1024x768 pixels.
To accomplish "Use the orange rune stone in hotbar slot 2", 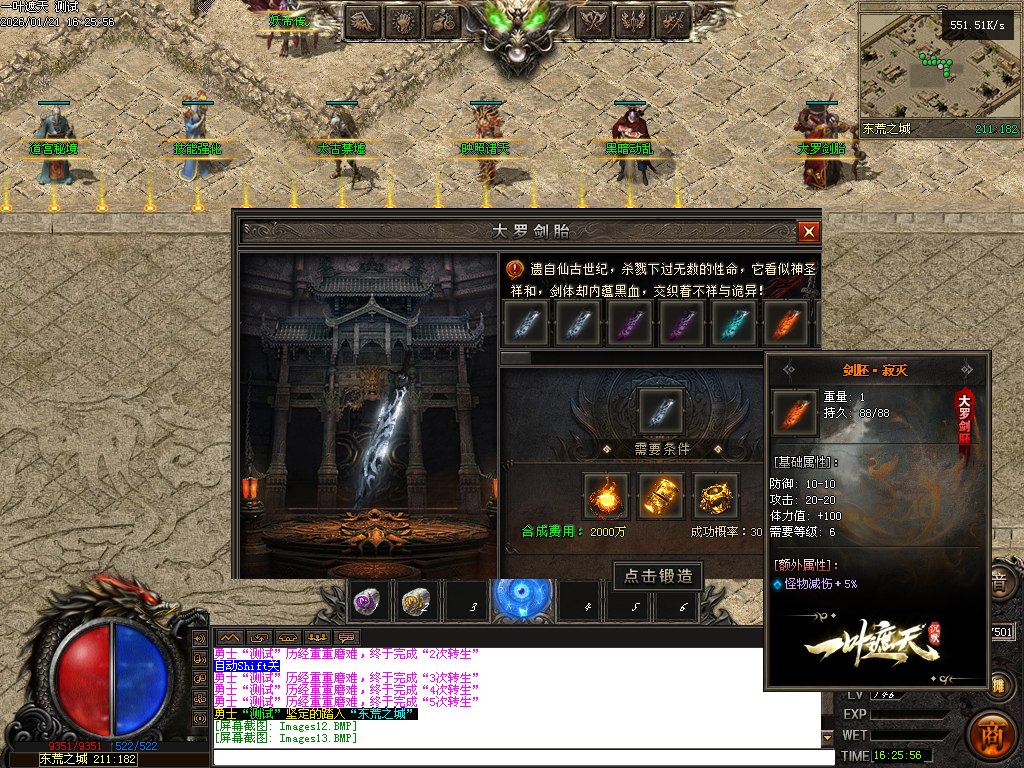I will coord(416,602).
